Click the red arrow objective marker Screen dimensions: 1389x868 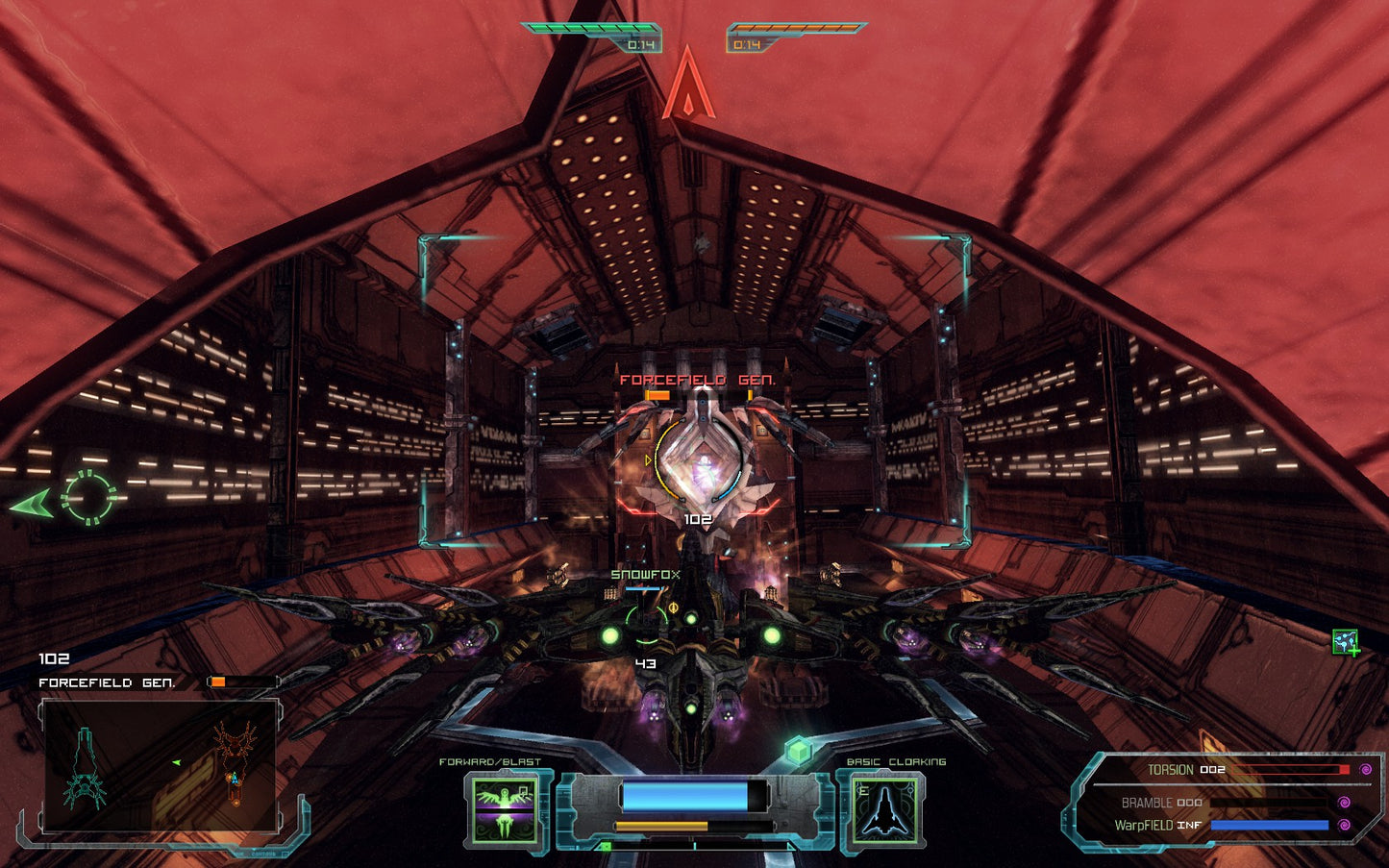[688, 87]
